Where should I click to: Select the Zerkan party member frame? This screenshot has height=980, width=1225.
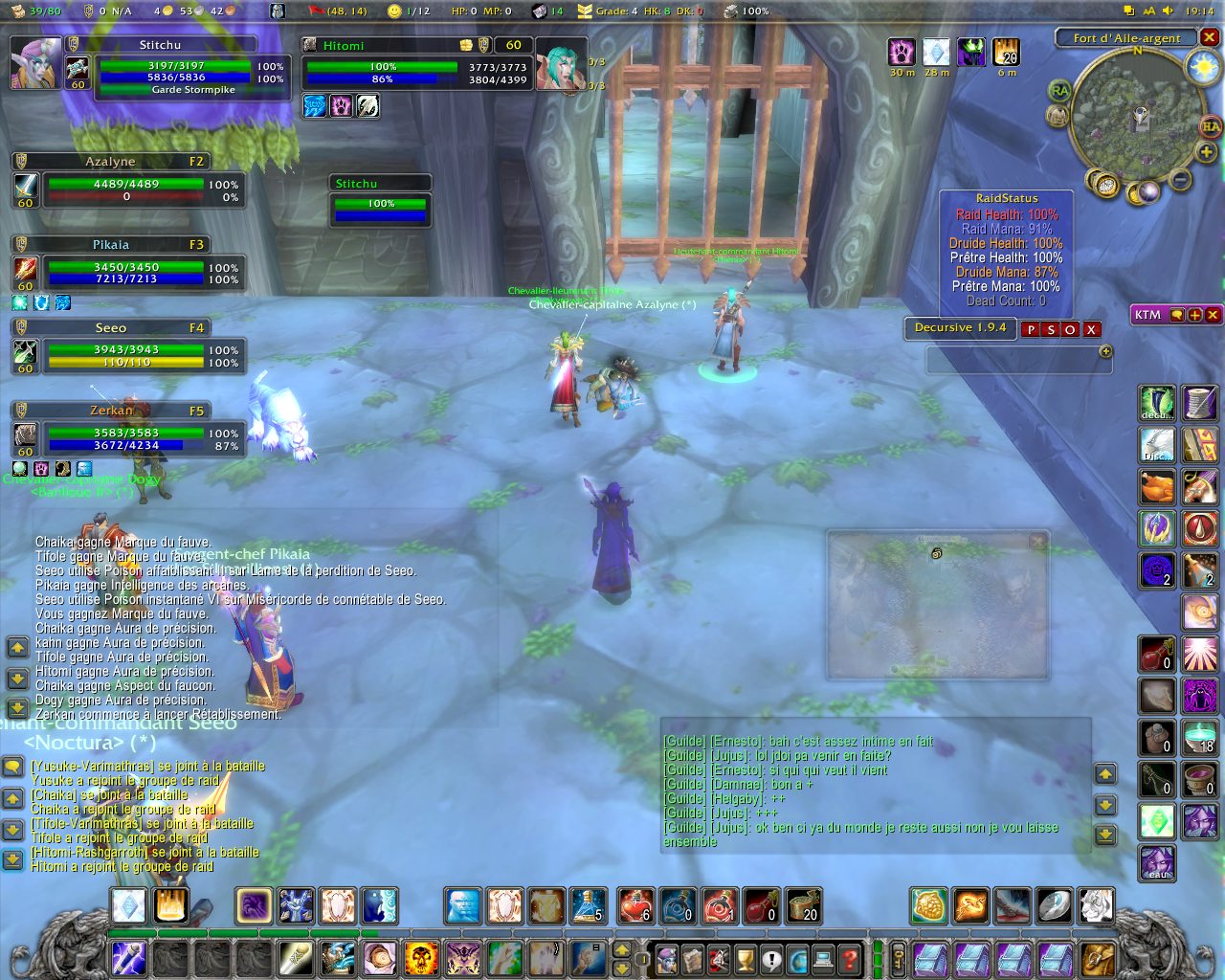126,432
